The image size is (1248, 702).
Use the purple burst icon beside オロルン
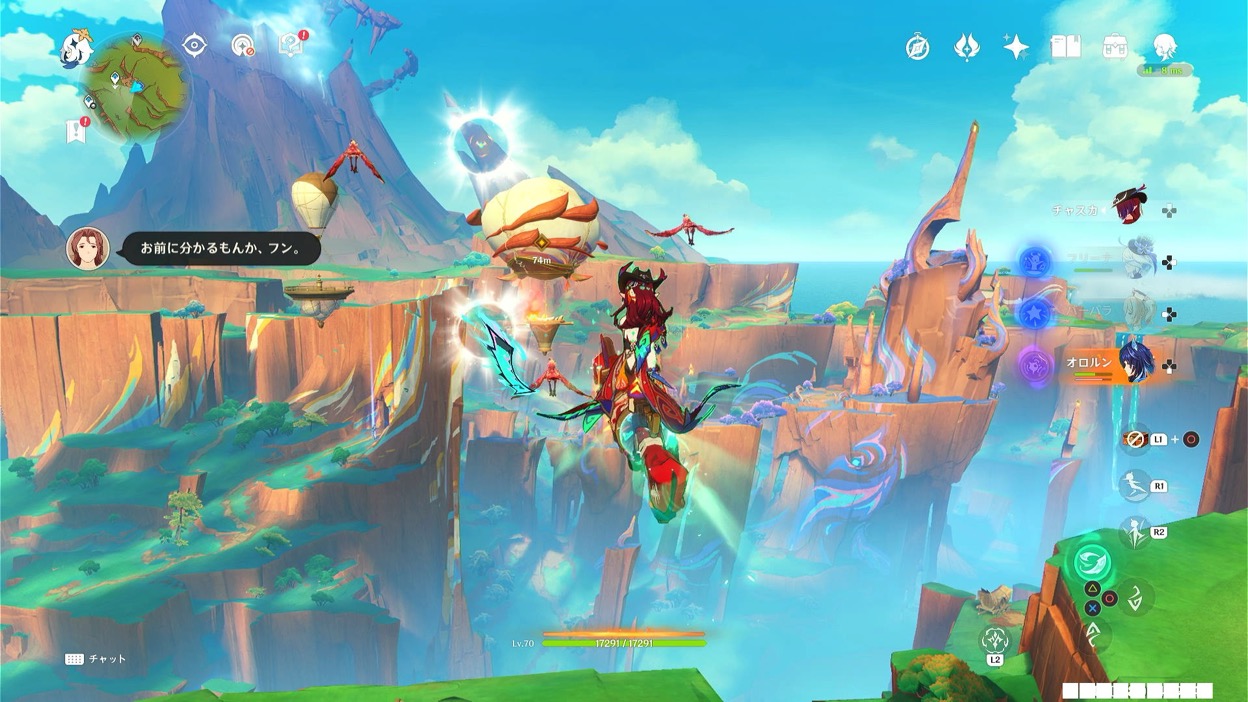coord(1034,364)
